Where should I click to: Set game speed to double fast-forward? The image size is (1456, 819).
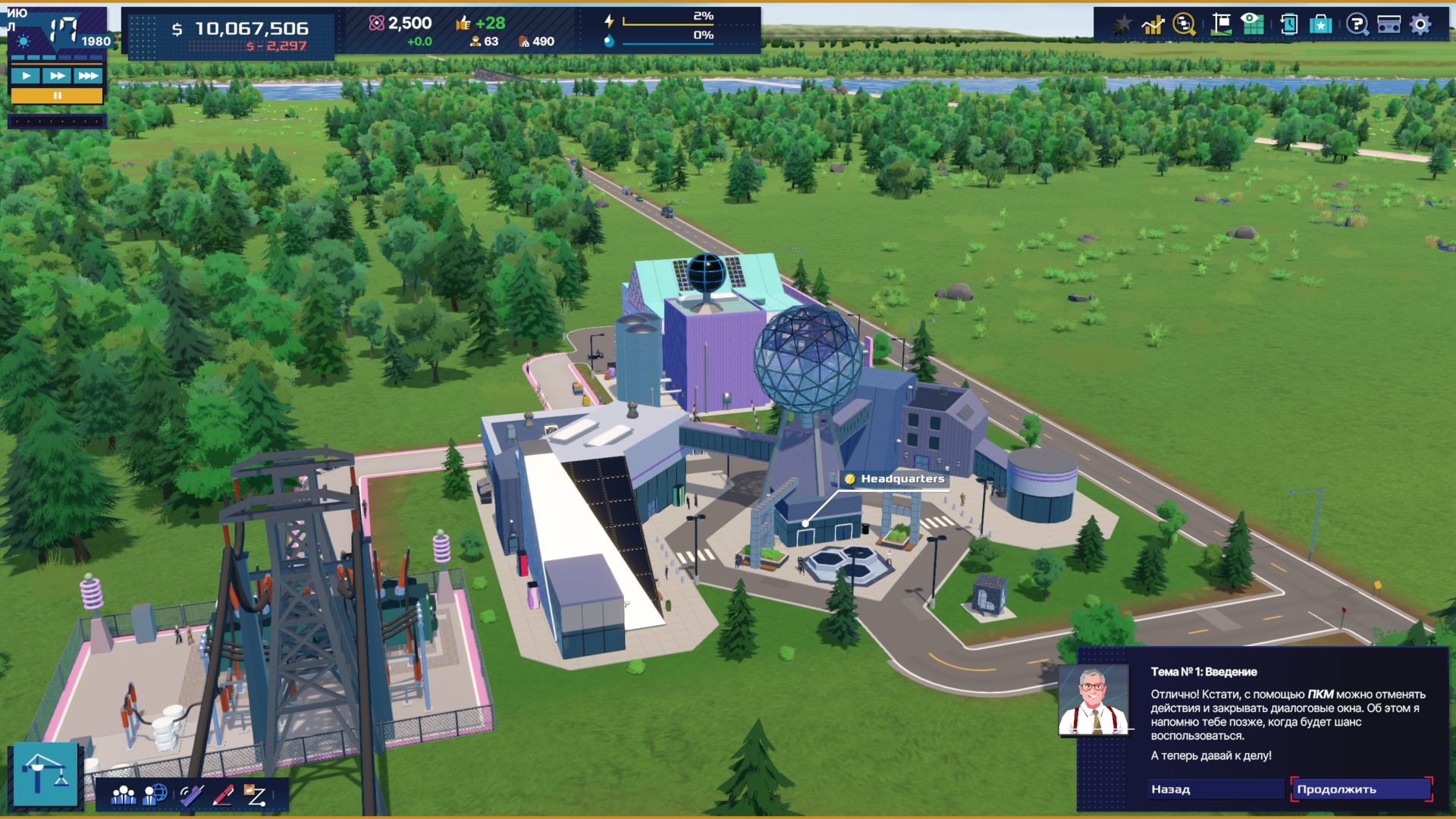57,76
